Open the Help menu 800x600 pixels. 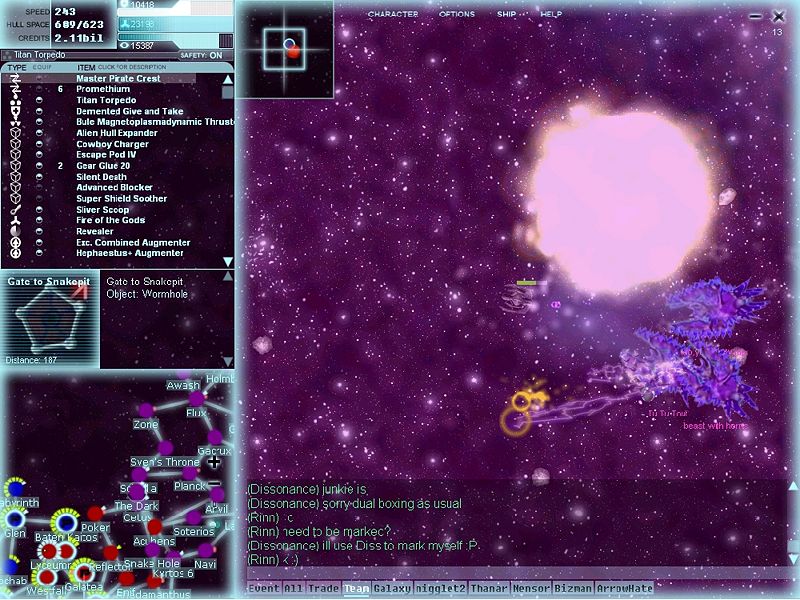coord(551,15)
